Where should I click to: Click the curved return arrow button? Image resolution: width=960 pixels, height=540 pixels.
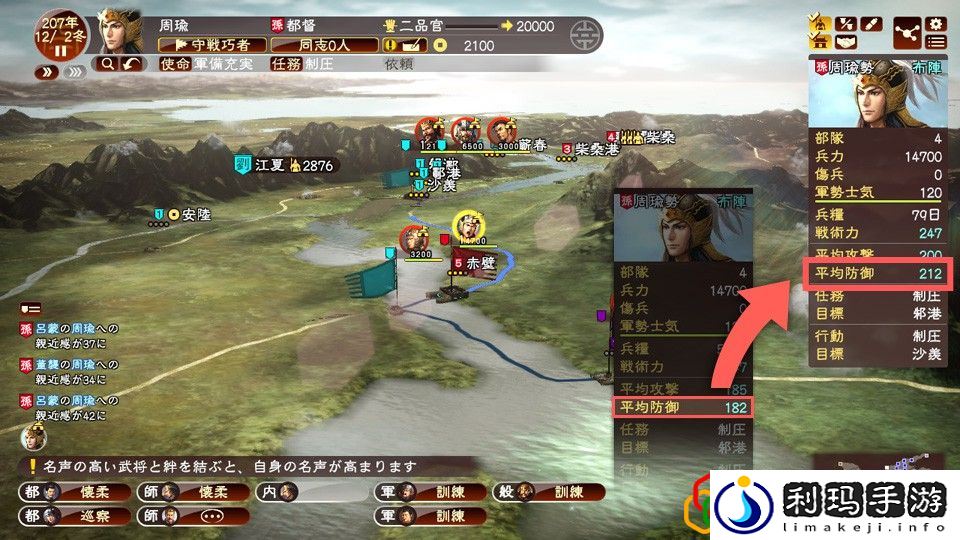[x=132, y=64]
